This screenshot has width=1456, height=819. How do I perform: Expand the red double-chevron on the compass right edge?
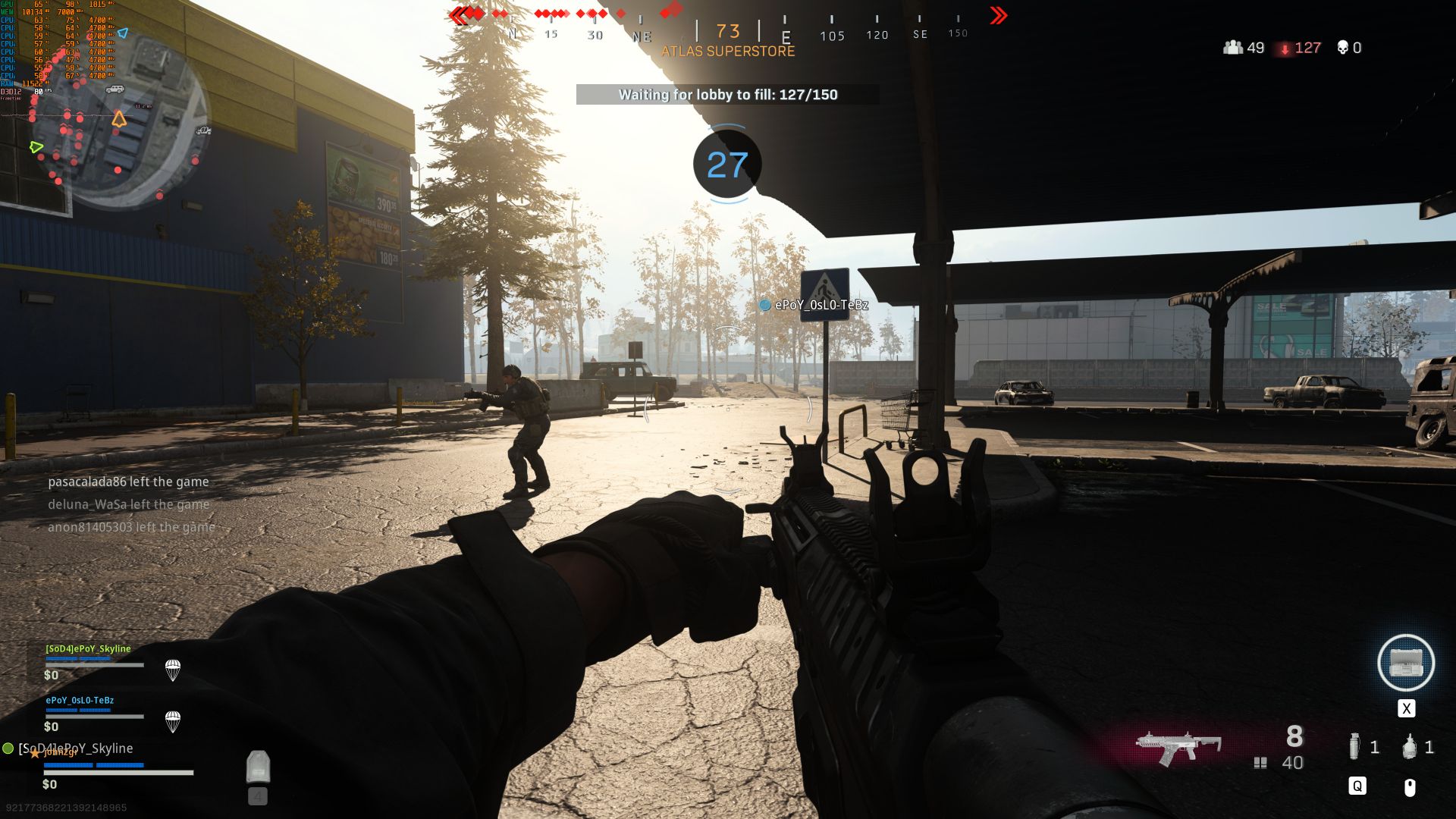pos(996,15)
